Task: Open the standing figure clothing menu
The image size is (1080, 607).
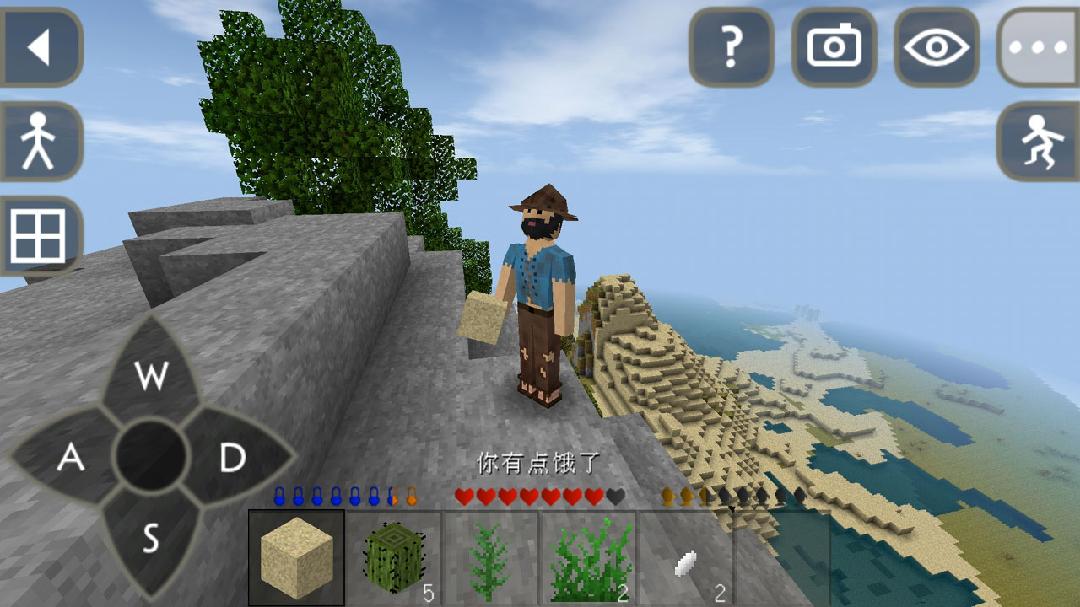Action: [40, 141]
